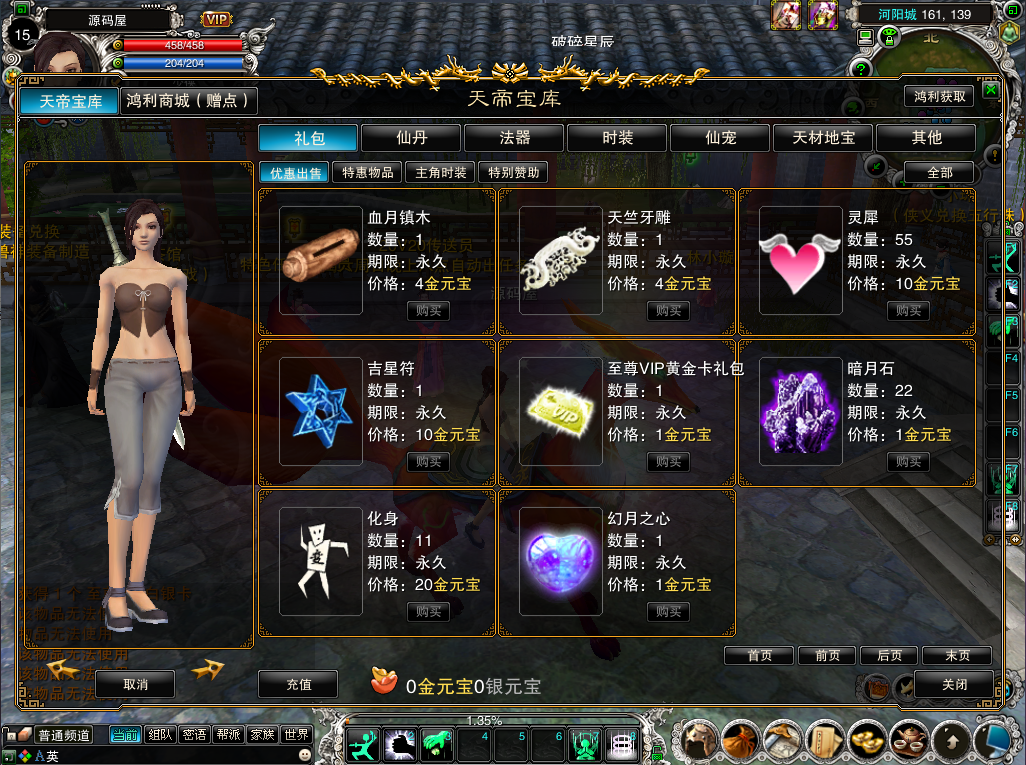This screenshot has height=765, width=1026.
Task: Switch to the 鸿利商城 tab
Action: (x=188, y=101)
